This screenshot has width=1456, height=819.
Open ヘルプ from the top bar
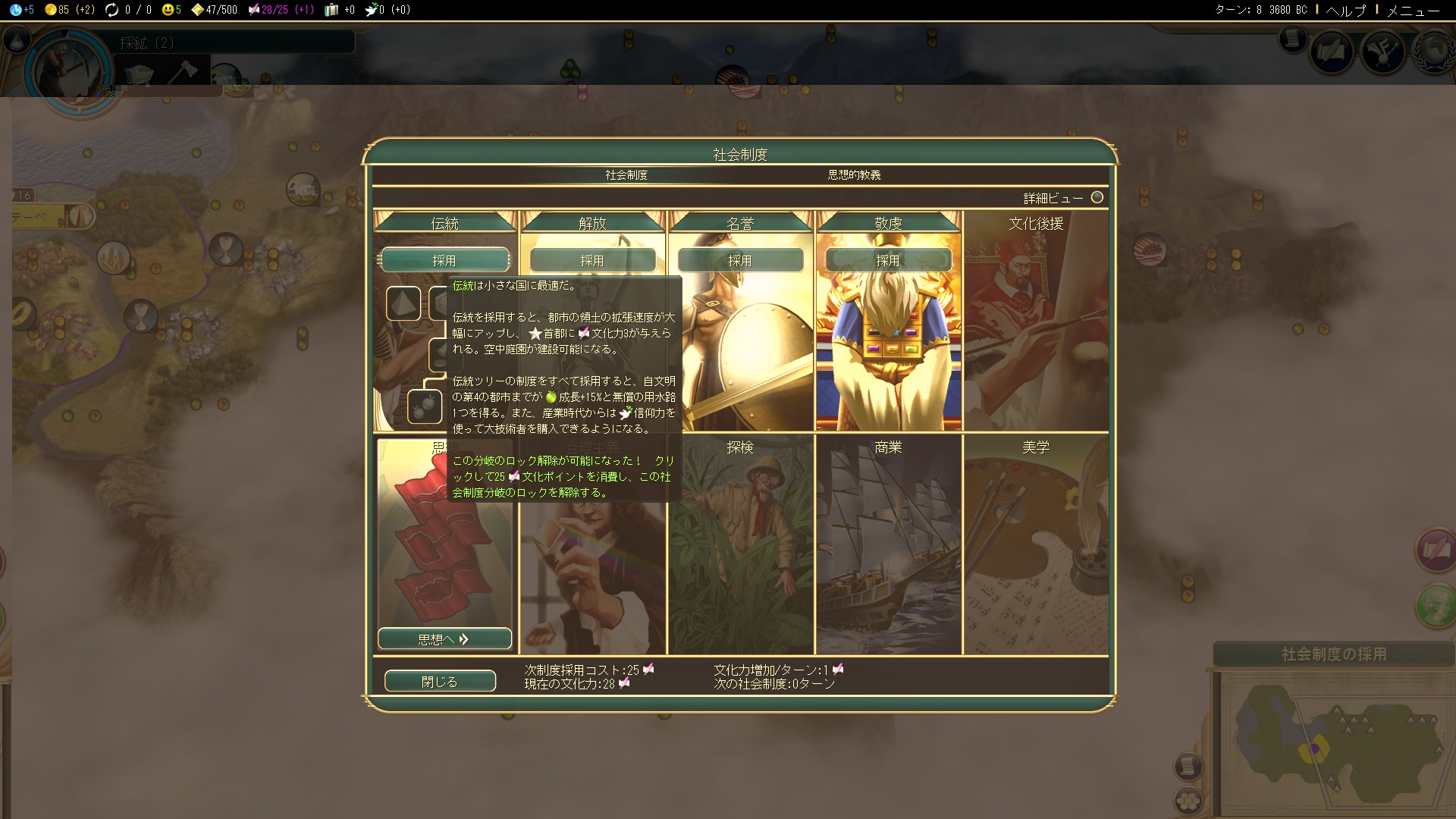pyautogui.click(x=1345, y=10)
